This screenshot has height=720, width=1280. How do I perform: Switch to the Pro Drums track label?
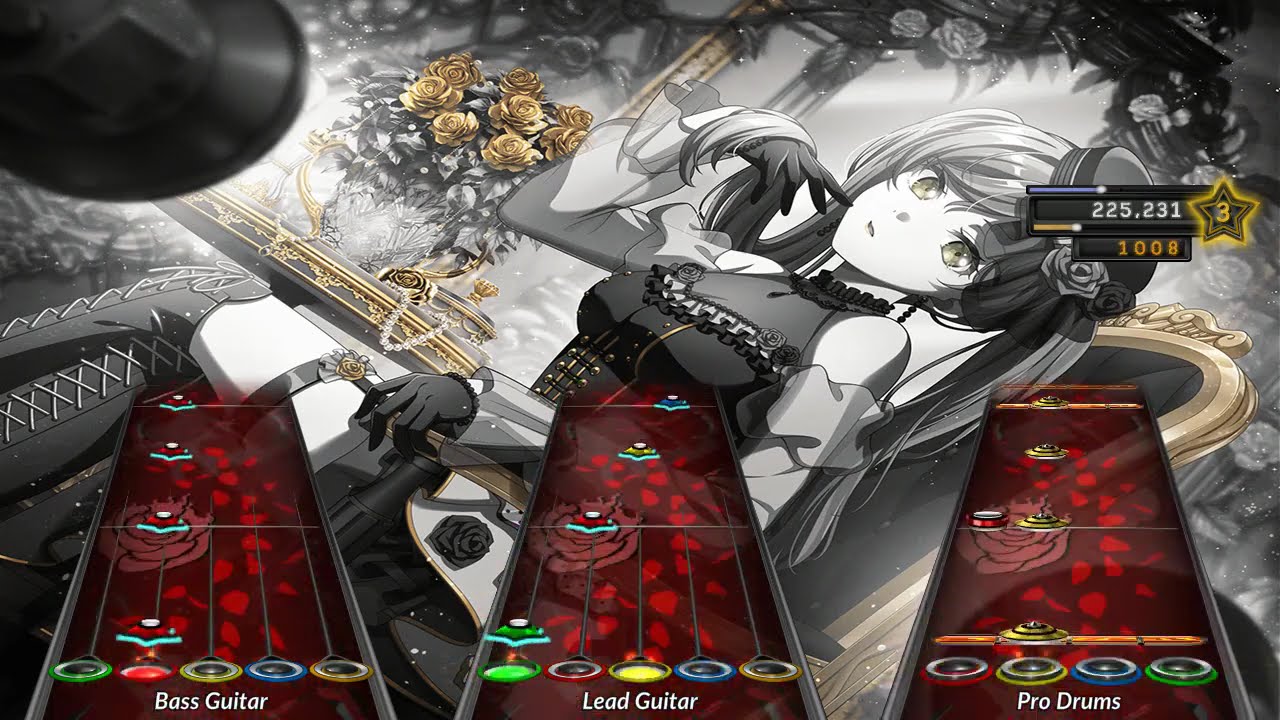[x=1065, y=701]
